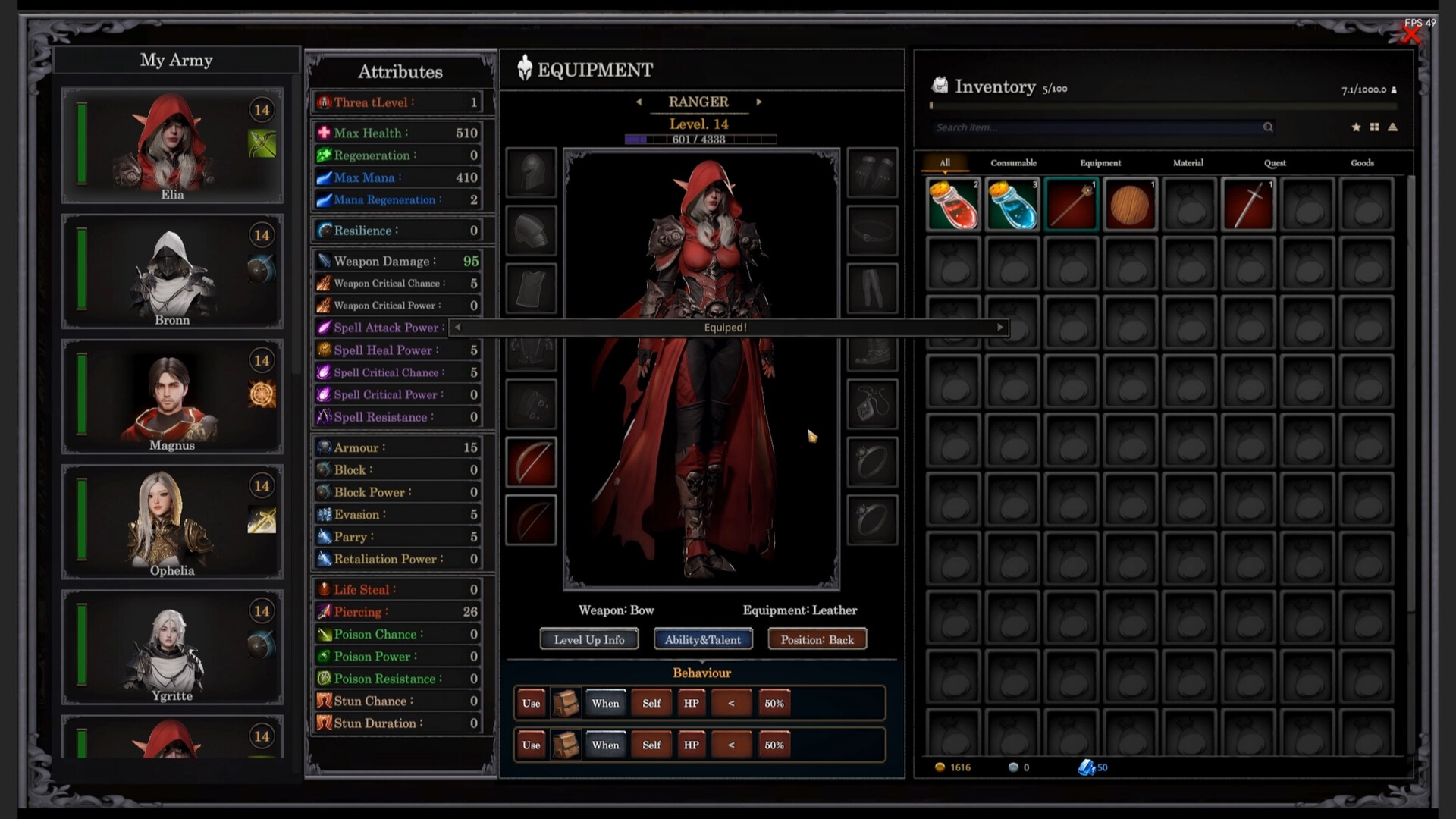Screen dimensions: 1456x819
Task: Change the HP condition in second behaviour row
Action: coord(691,745)
